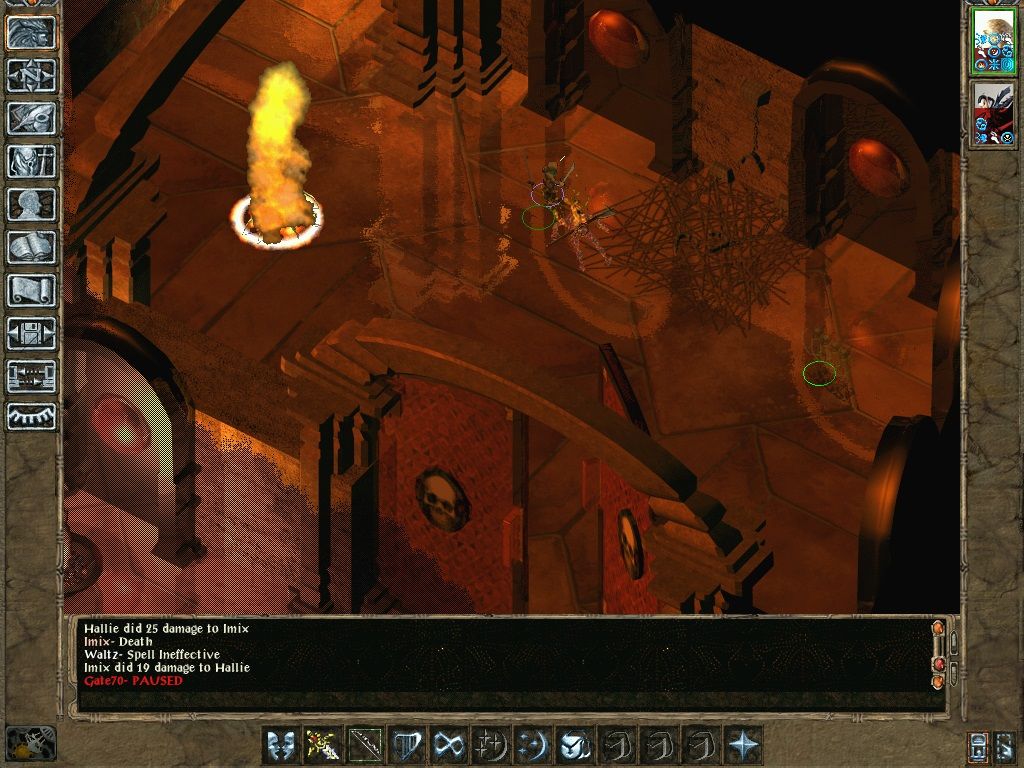1024x768 pixels.
Task: Open the journal with quill icon
Action: click(31, 118)
